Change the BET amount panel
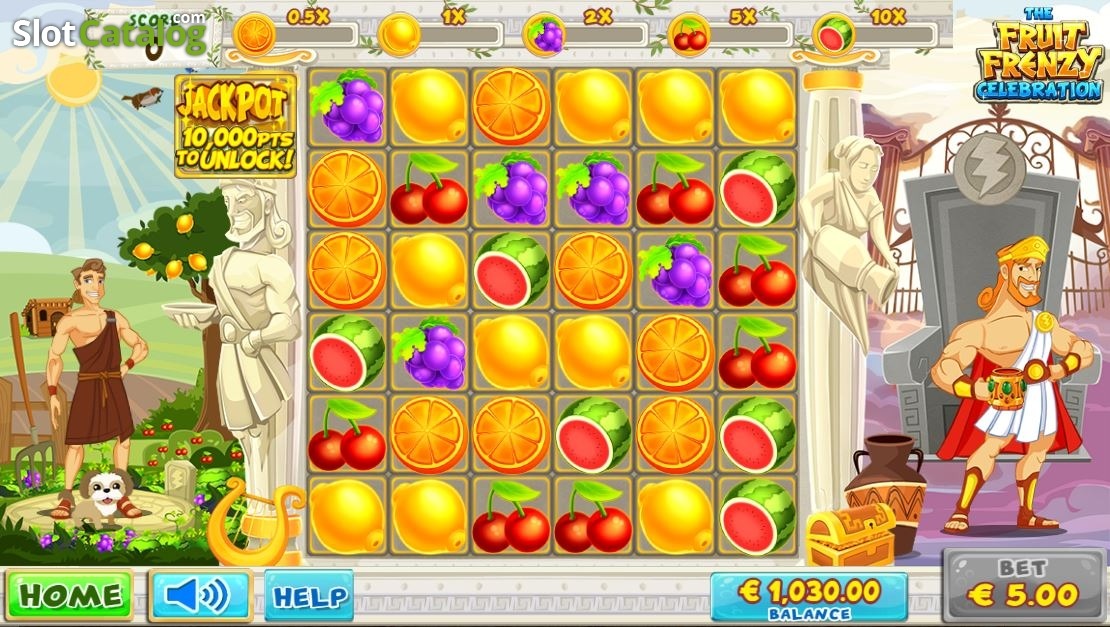 1022,586
